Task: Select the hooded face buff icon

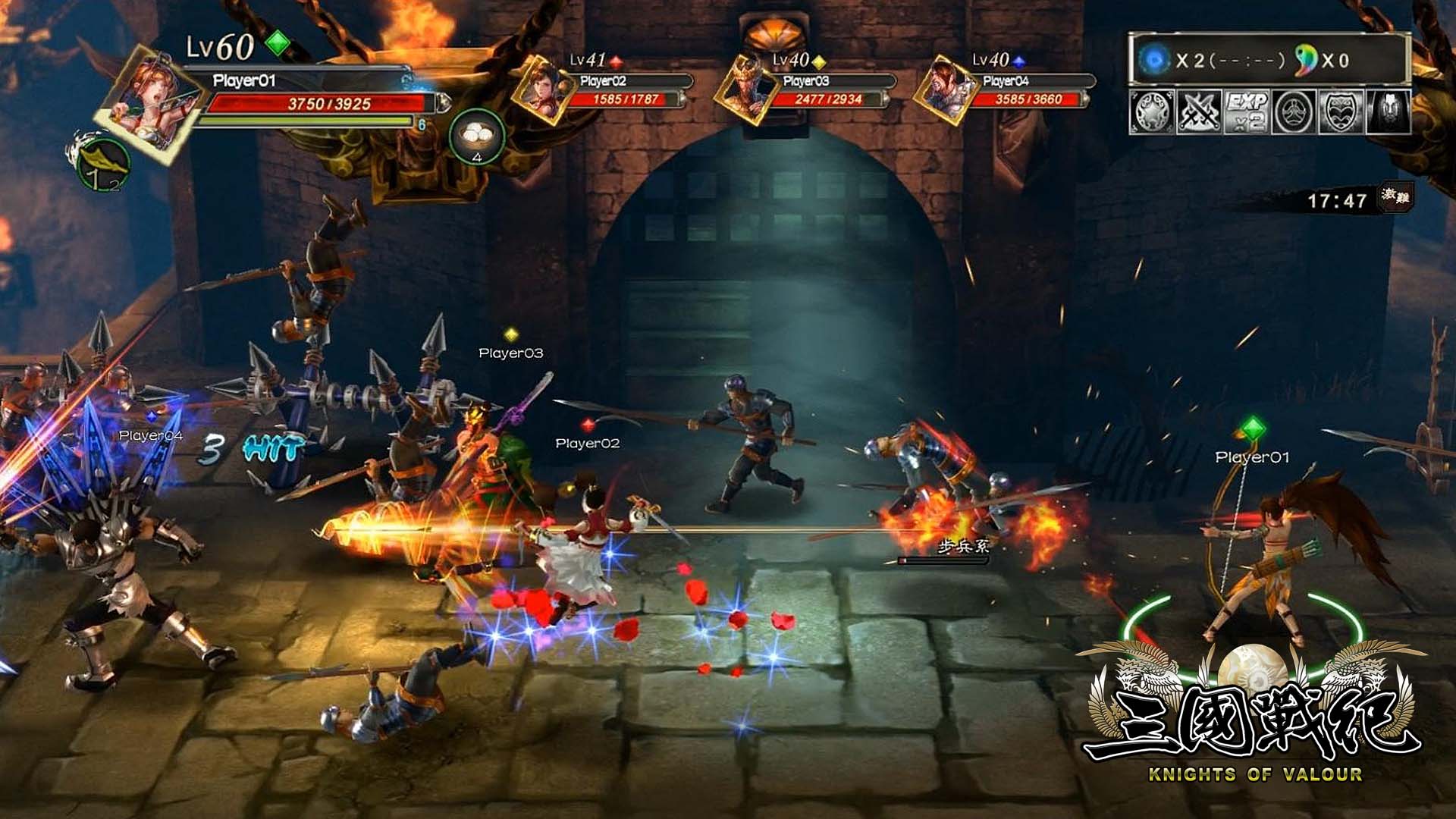Action: click(x=1388, y=112)
